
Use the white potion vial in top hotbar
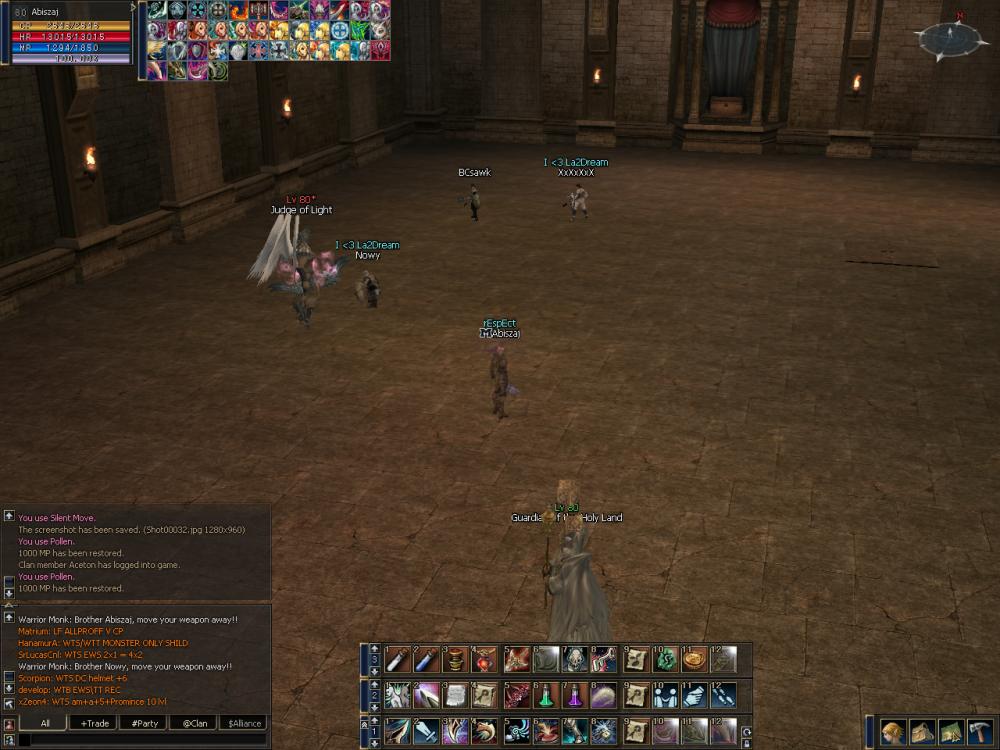click(x=397, y=660)
